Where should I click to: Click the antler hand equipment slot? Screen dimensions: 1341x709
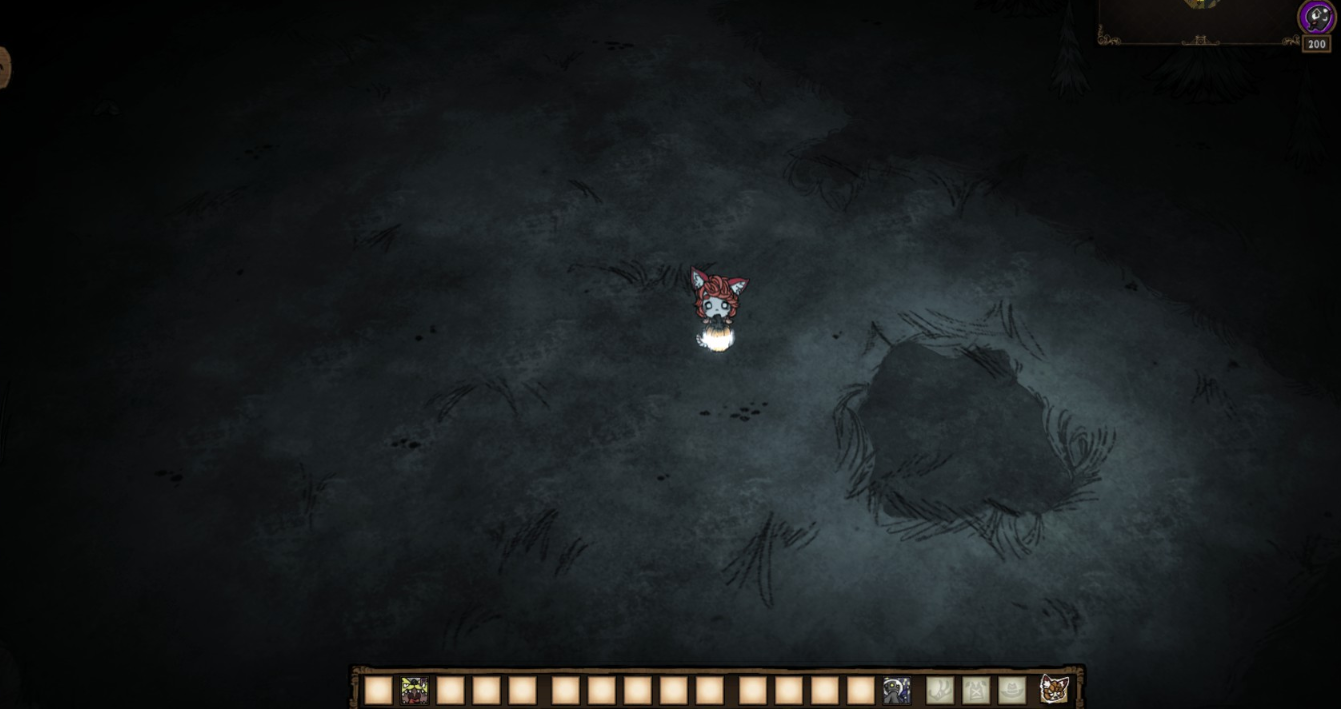[x=939, y=690]
